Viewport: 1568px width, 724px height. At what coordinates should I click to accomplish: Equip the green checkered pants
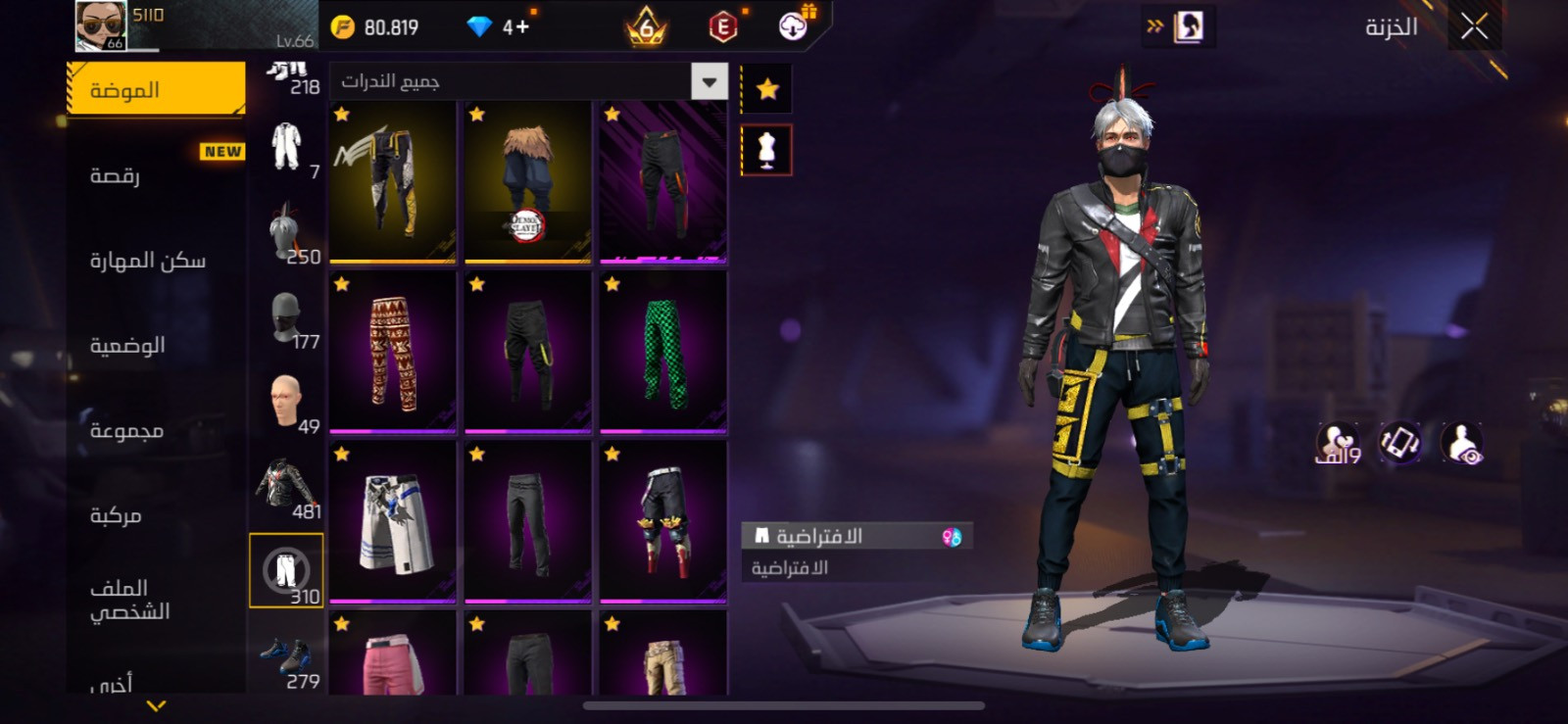pos(663,353)
